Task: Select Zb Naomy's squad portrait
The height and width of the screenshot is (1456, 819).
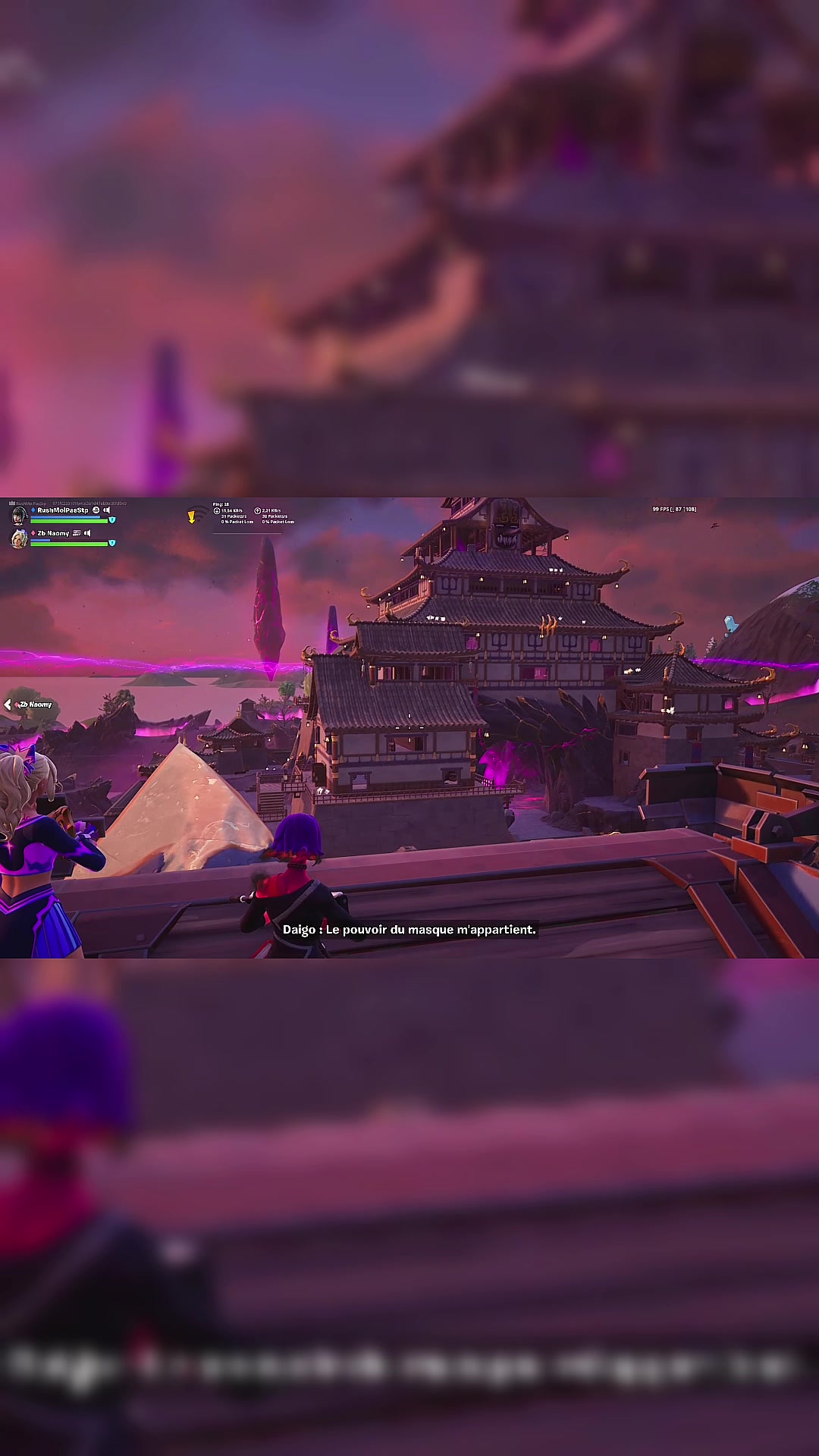Action: (x=19, y=538)
